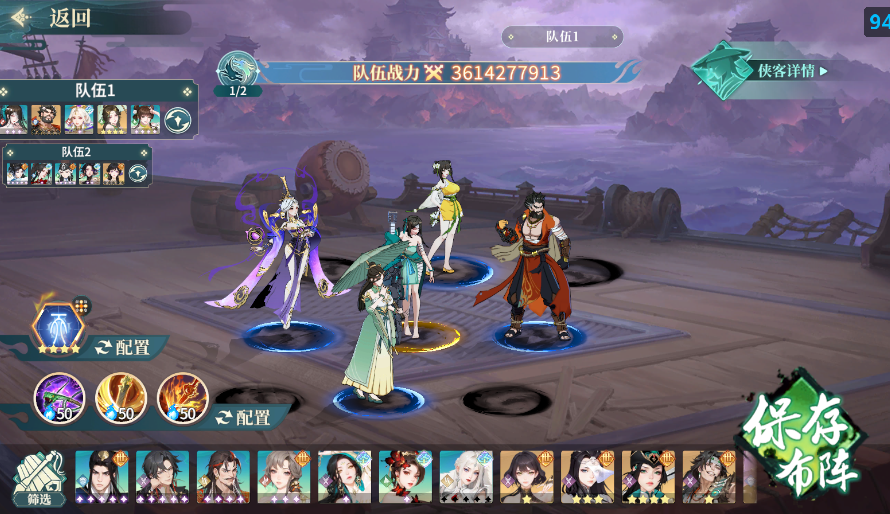Screen dimensions: 890x514
Task: Select the bearded eyepatch hero in 队伍1 lineup
Action: (46, 119)
